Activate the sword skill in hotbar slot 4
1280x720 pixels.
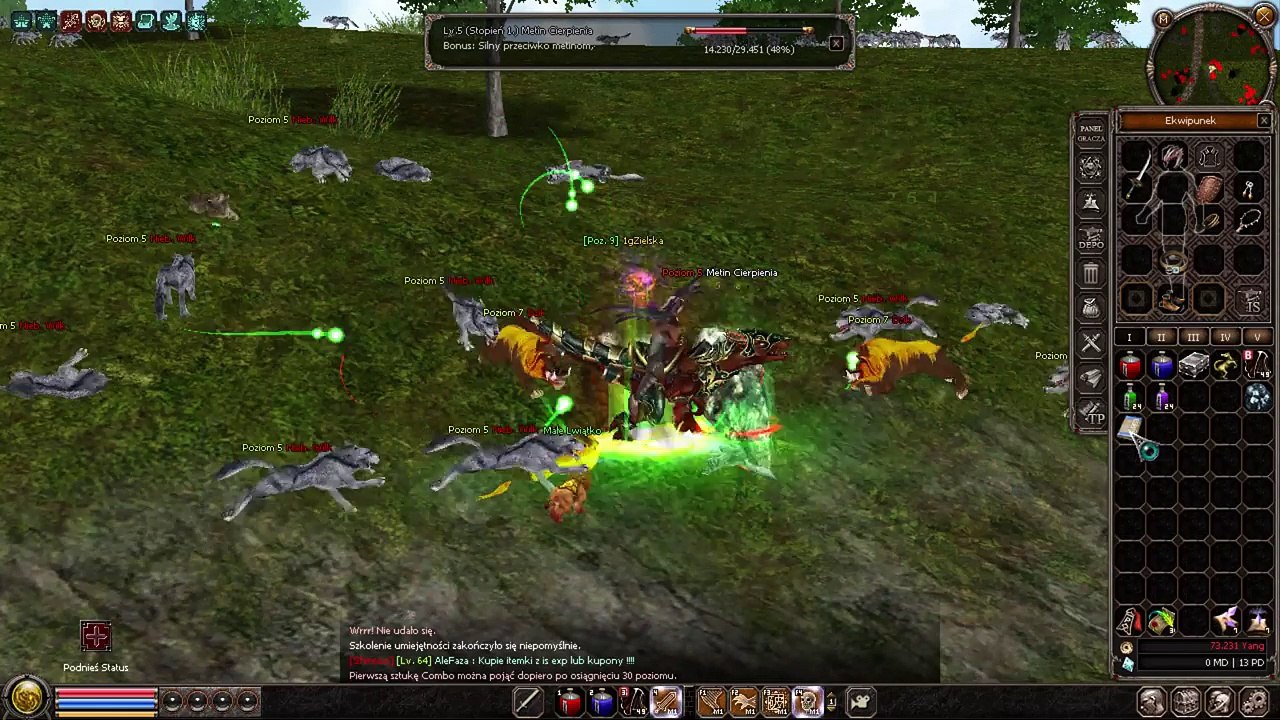[664, 703]
